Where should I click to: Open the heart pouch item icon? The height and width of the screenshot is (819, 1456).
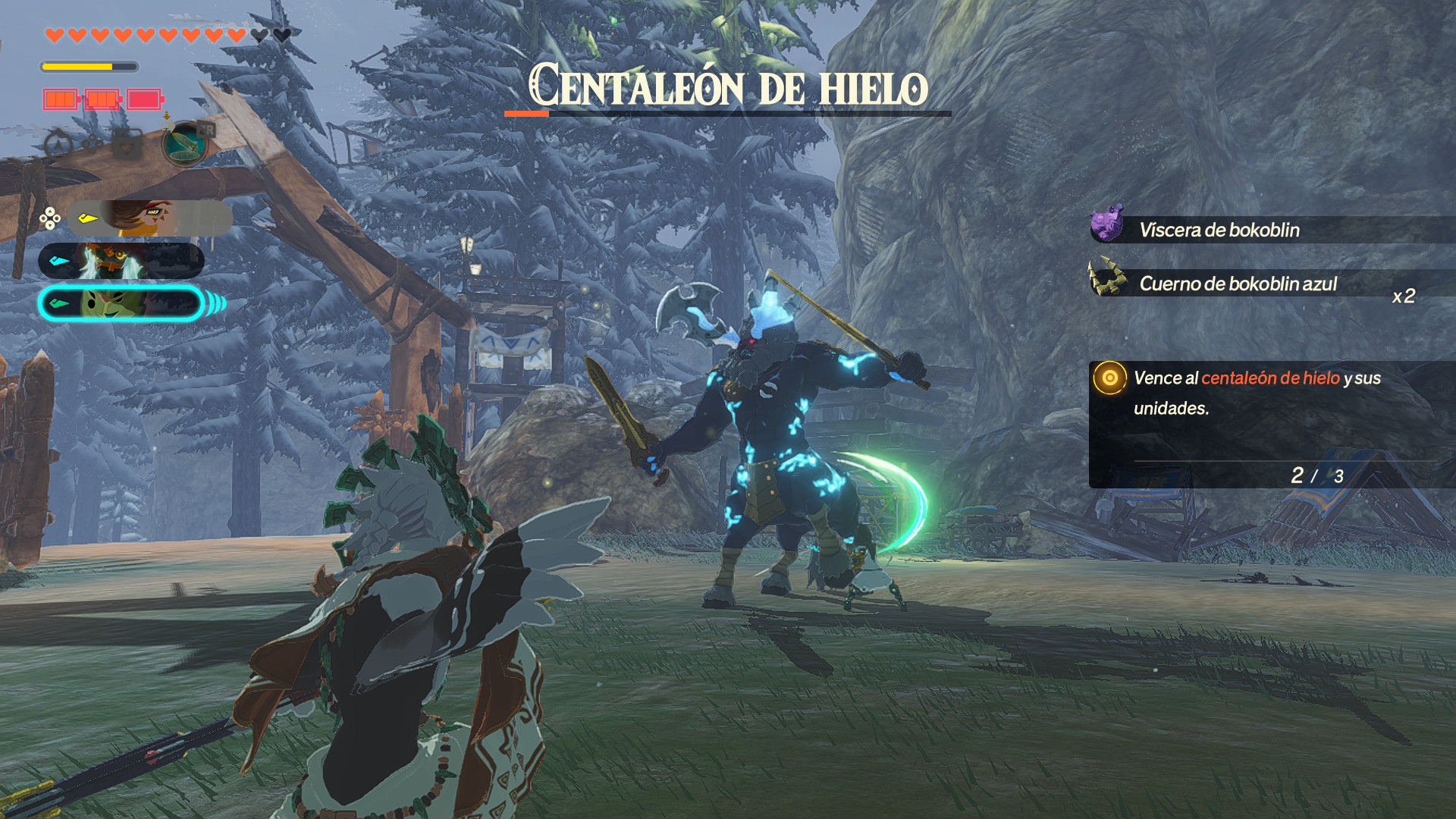pyautogui.click(x=127, y=143)
